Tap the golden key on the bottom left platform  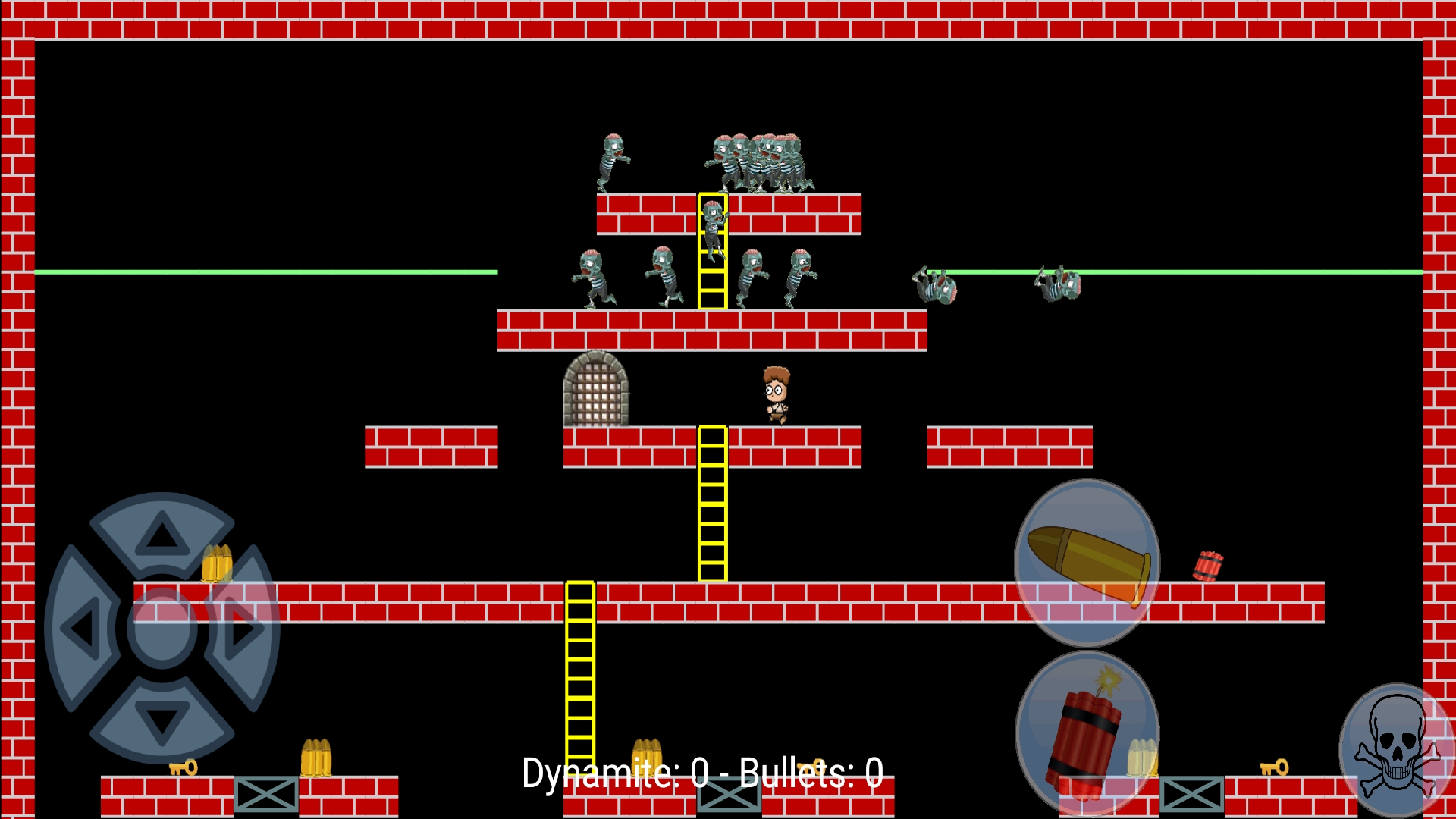click(184, 768)
